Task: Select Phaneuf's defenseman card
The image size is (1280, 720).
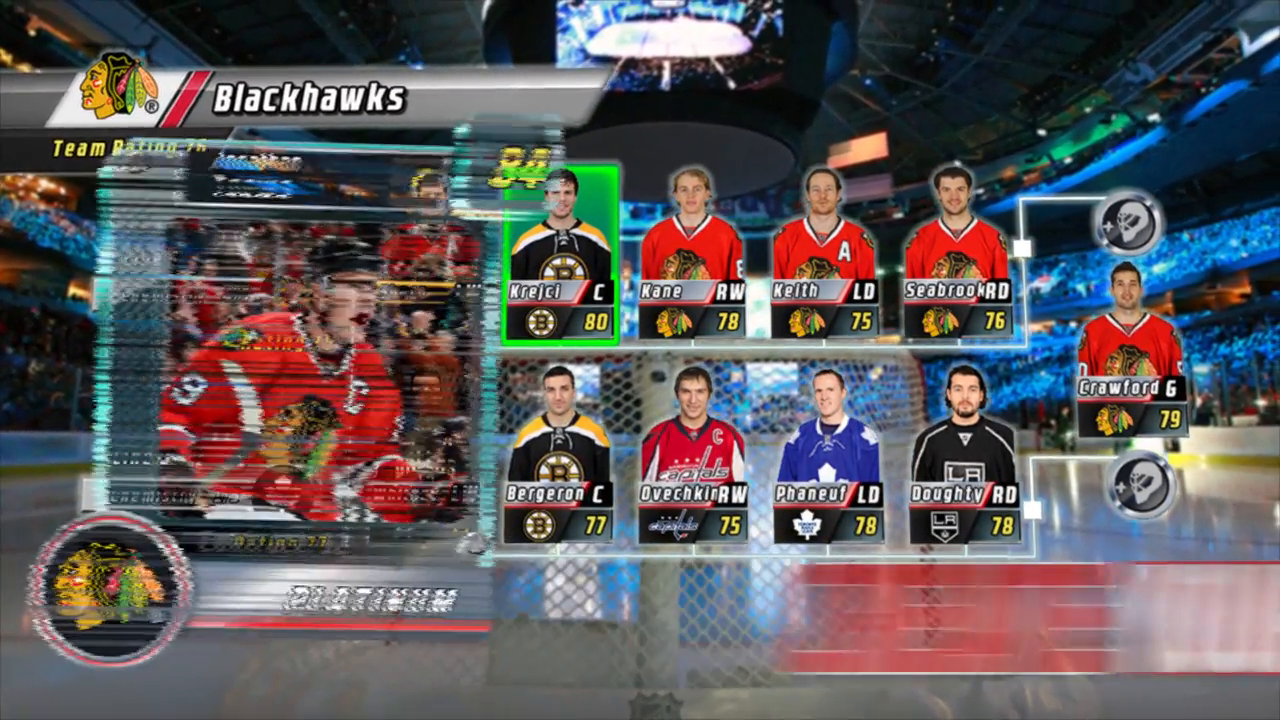Action: pos(828,450)
